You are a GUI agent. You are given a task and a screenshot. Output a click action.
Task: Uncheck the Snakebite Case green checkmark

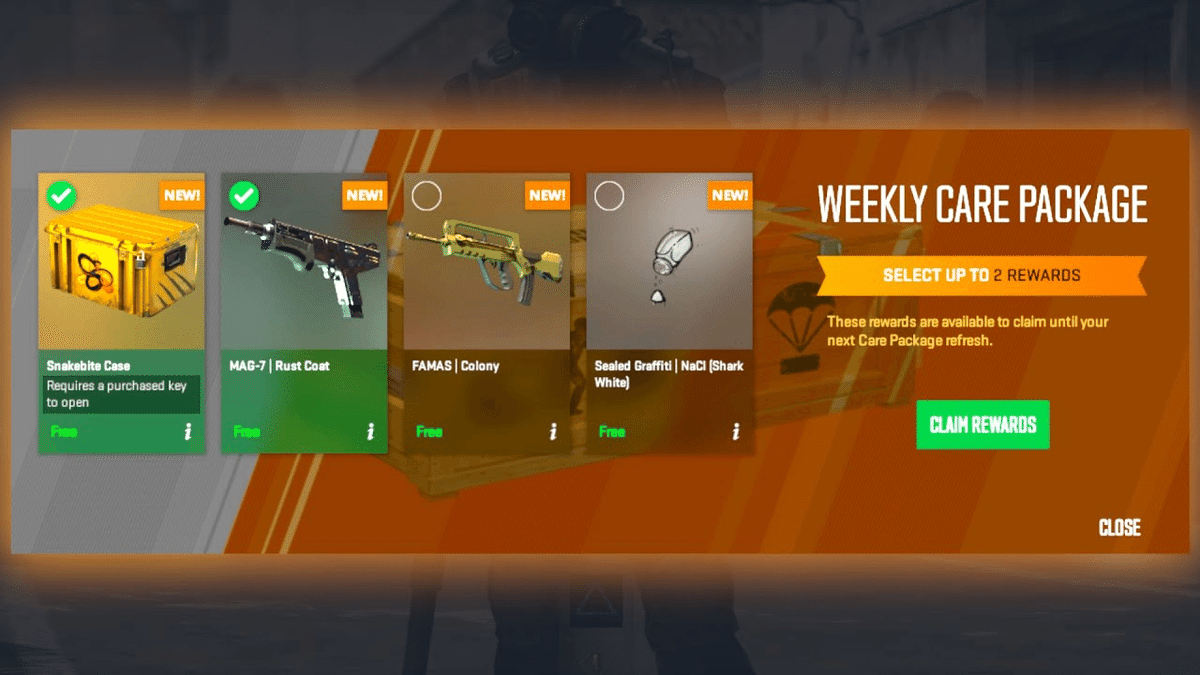coord(62,197)
